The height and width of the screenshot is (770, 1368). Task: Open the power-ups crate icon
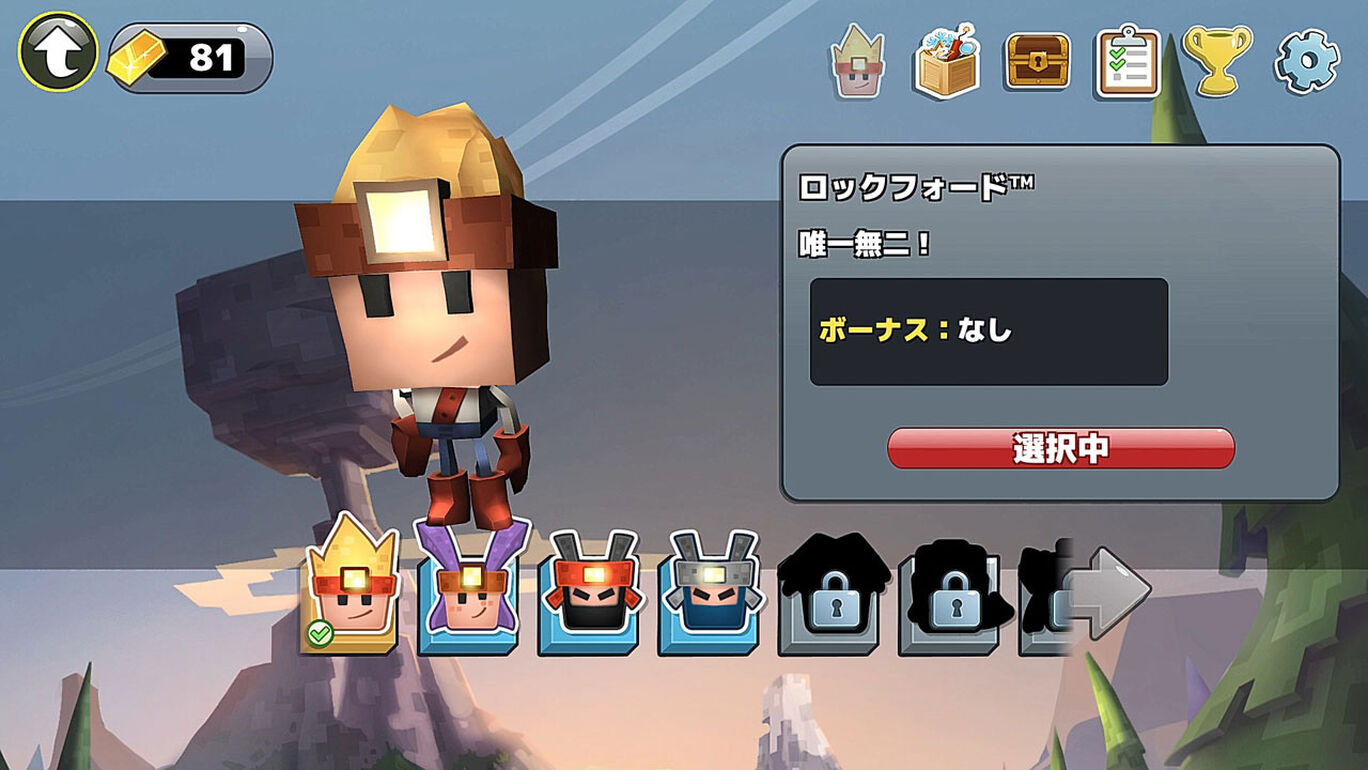click(945, 61)
